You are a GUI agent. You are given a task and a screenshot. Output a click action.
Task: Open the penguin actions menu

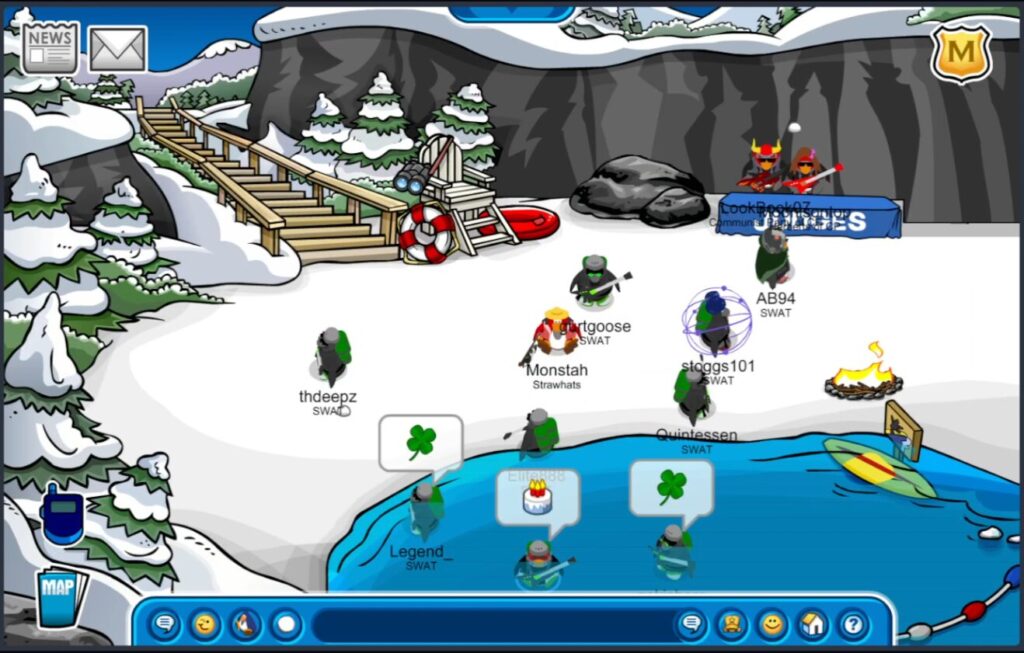point(245,626)
